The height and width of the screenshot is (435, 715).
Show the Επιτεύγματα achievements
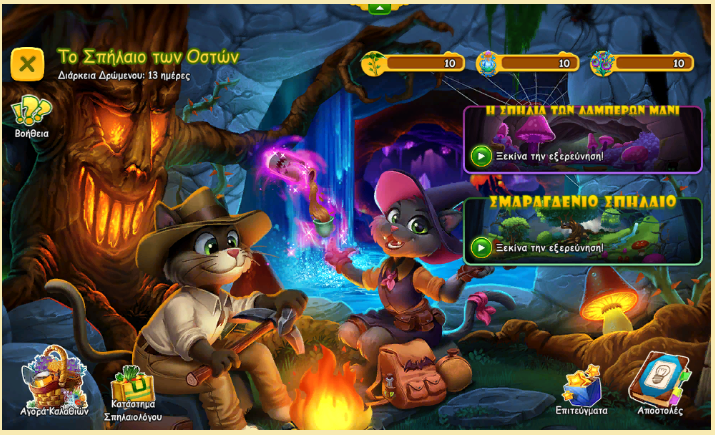[x=581, y=390]
